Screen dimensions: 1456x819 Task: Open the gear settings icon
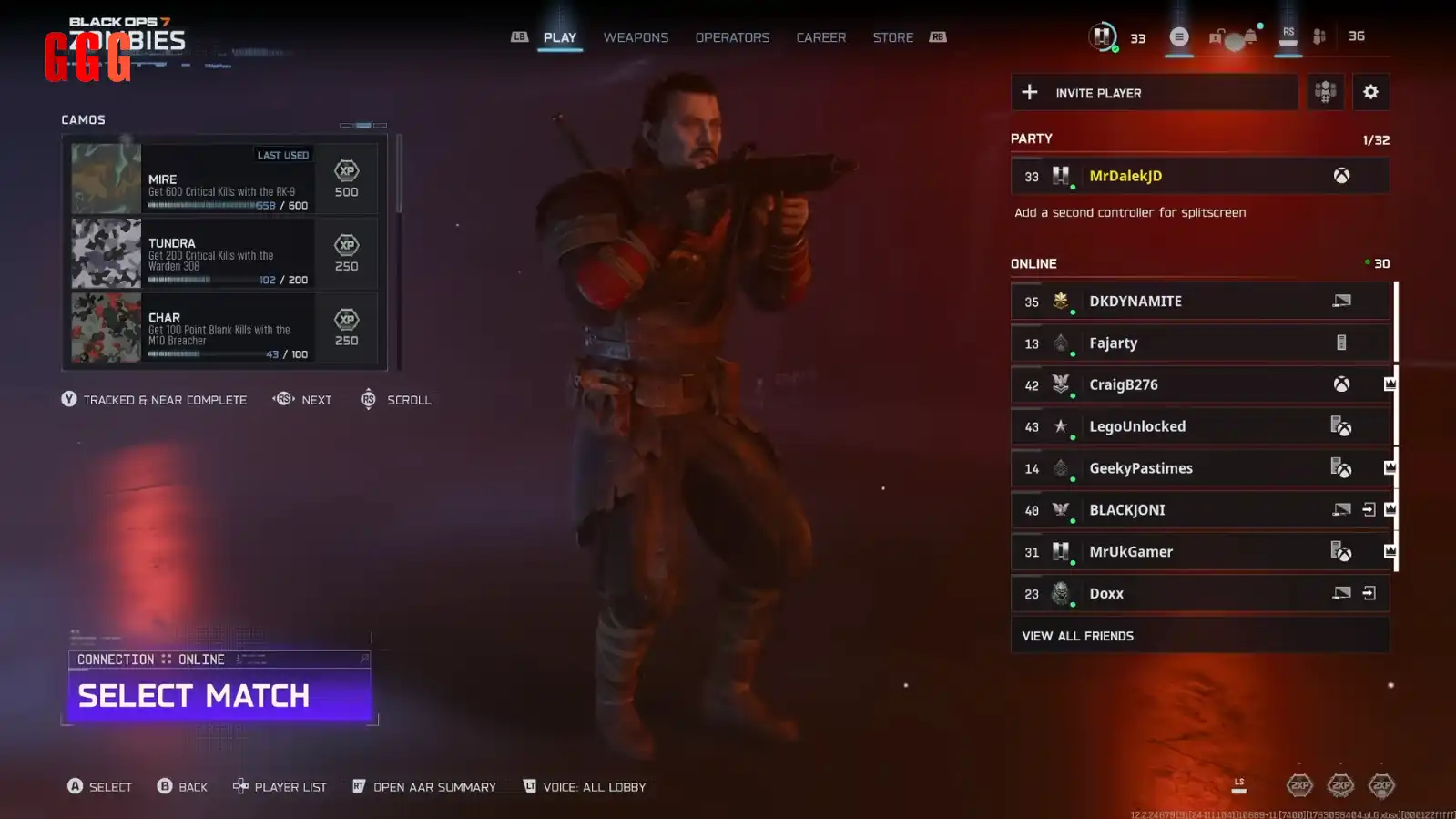pos(1370,92)
